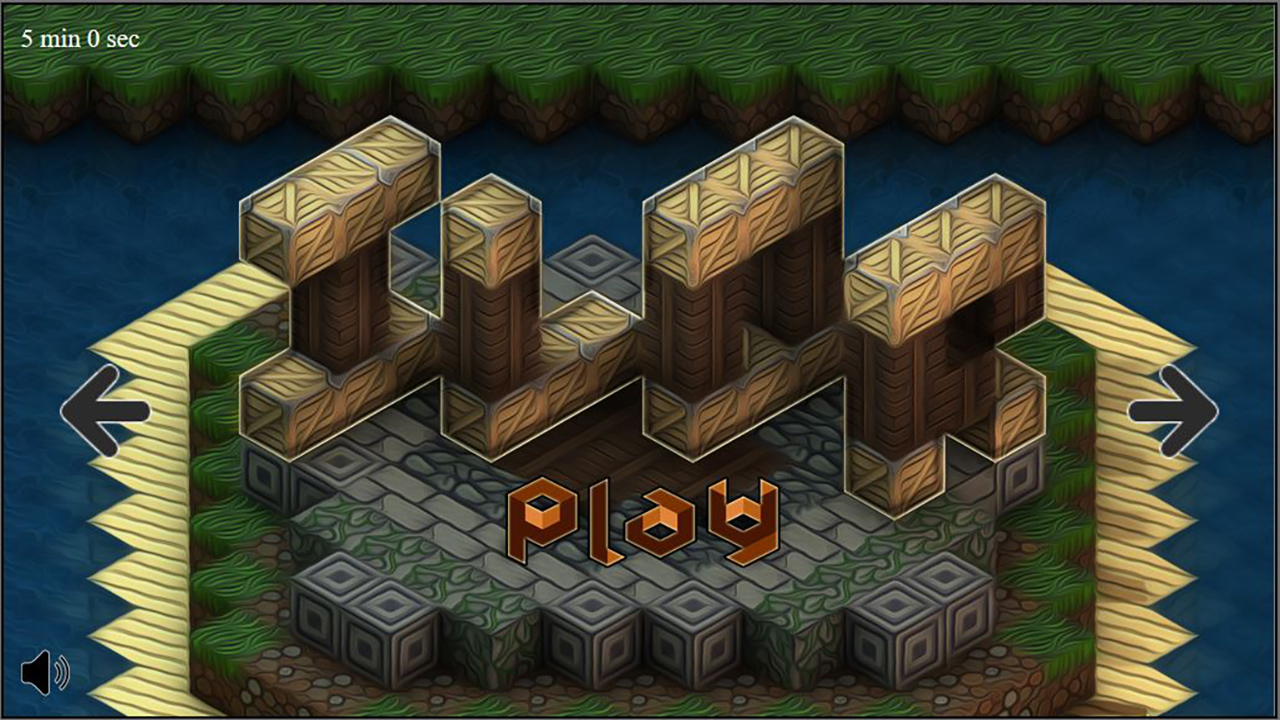This screenshot has width=1280, height=720.
Task: Go to the previous level with left arrow
Action: pyautogui.click(x=105, y=411)
